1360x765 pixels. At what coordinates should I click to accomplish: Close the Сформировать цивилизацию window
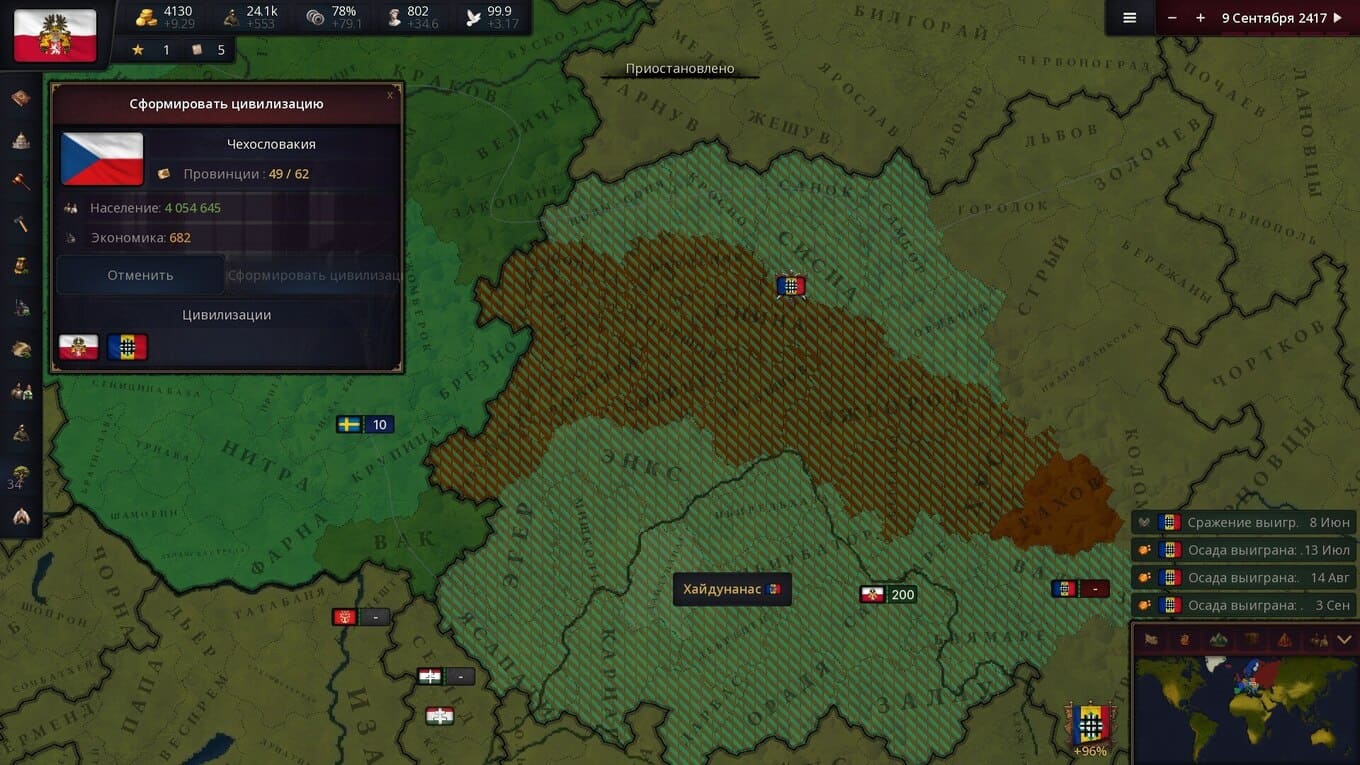pyautogui.click(x=390, y=95)
